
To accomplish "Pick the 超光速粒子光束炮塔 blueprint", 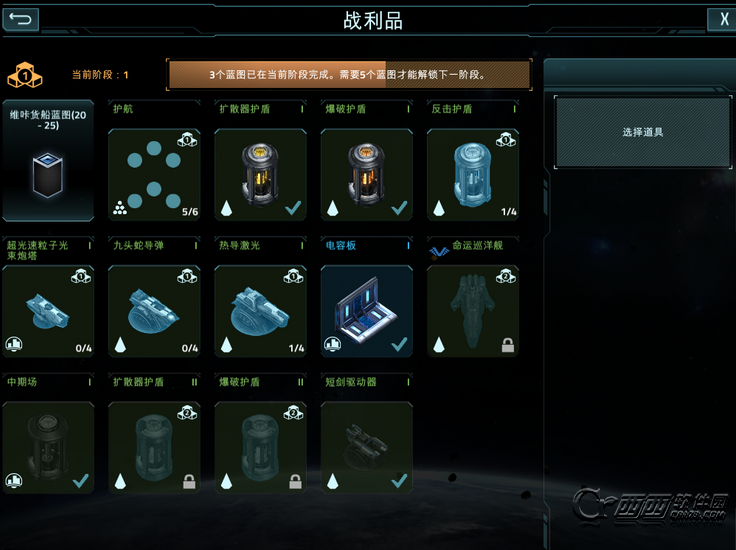I will pos(48,311).
